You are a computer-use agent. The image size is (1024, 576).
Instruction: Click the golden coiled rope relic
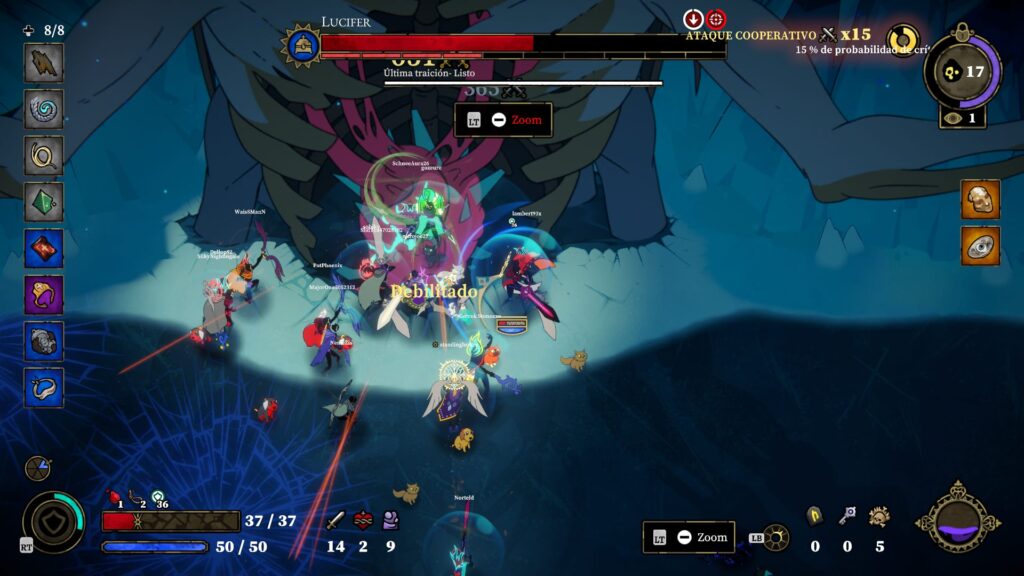coord(44,156)
